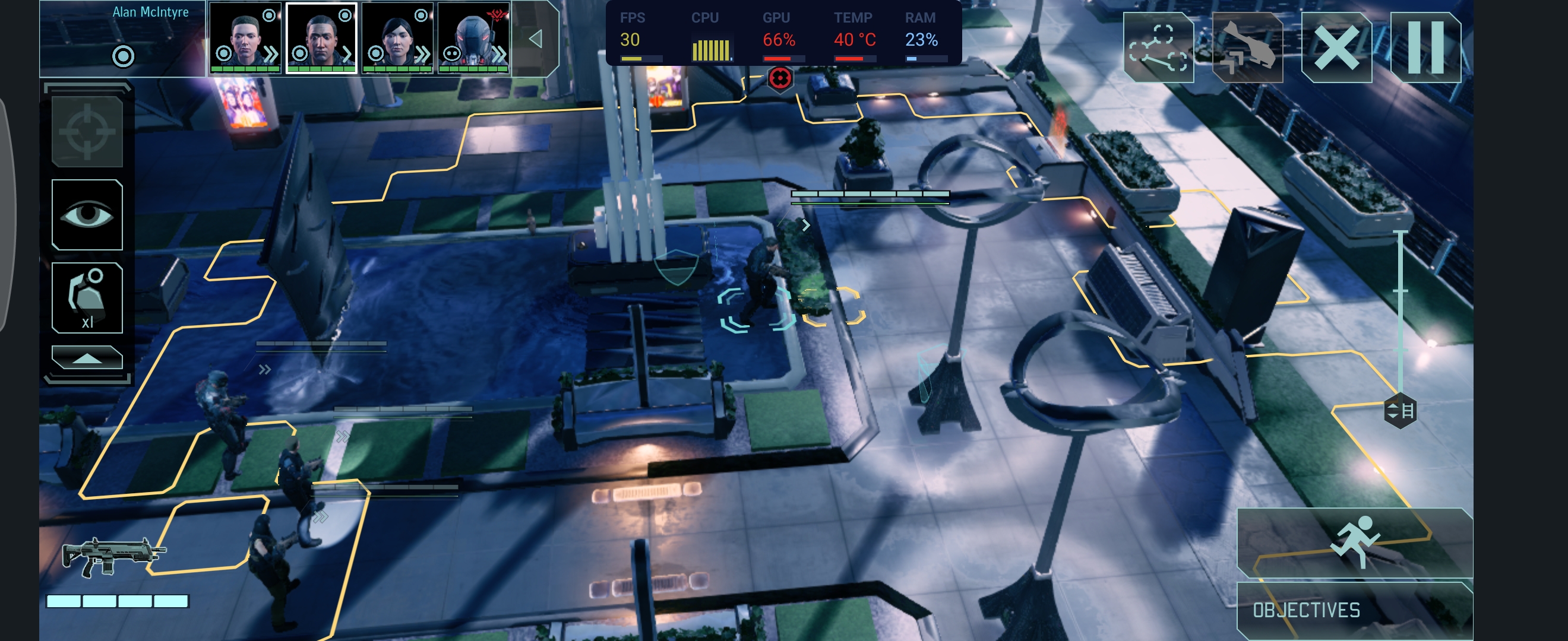Image resolution: width=1568 pixels, height=641 pixels.
Task: Call the helicopter evac button
Action: pyautogui.click(x=1247, y=47)
